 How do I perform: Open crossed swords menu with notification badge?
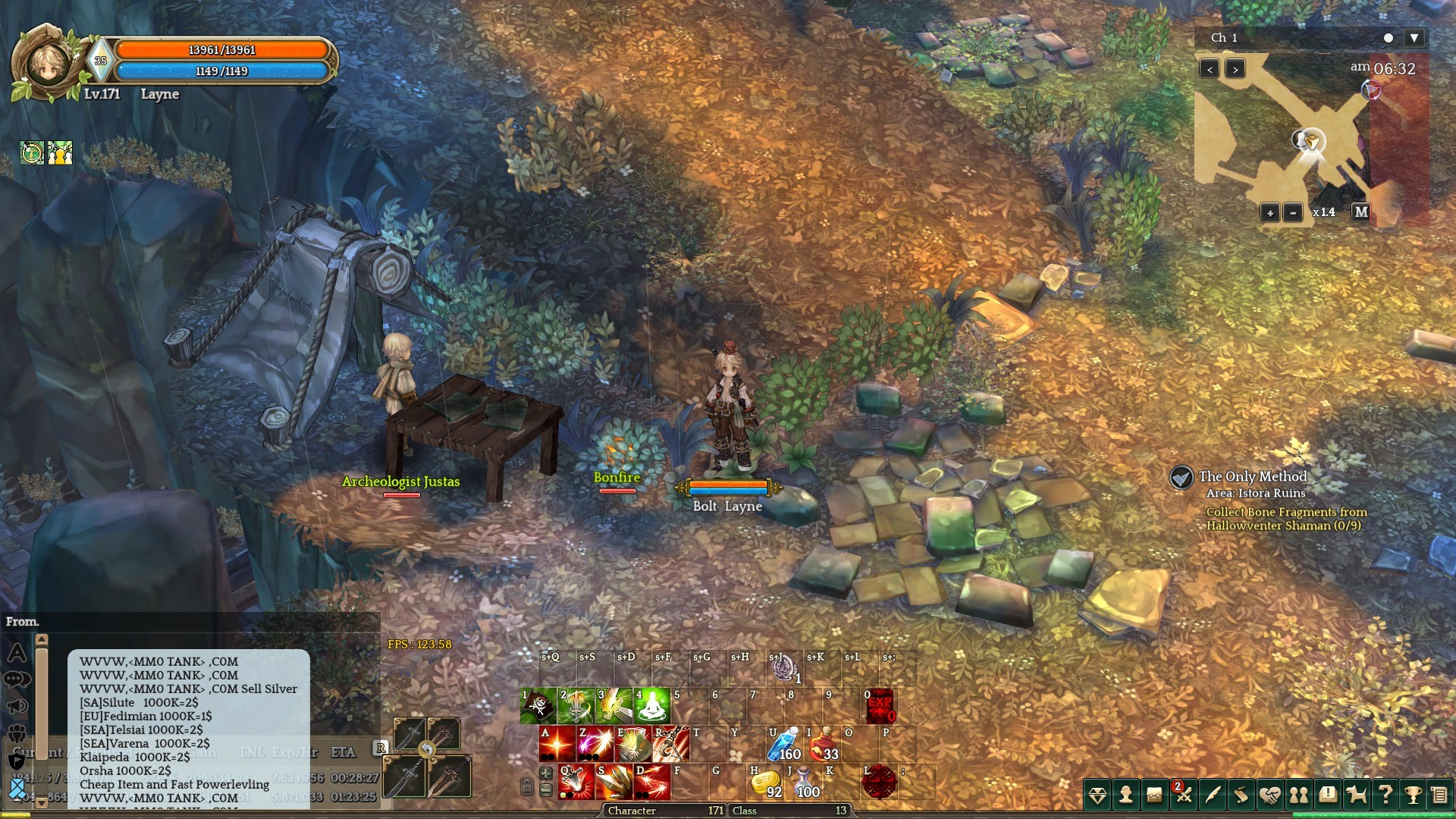tap(1183, 795)
